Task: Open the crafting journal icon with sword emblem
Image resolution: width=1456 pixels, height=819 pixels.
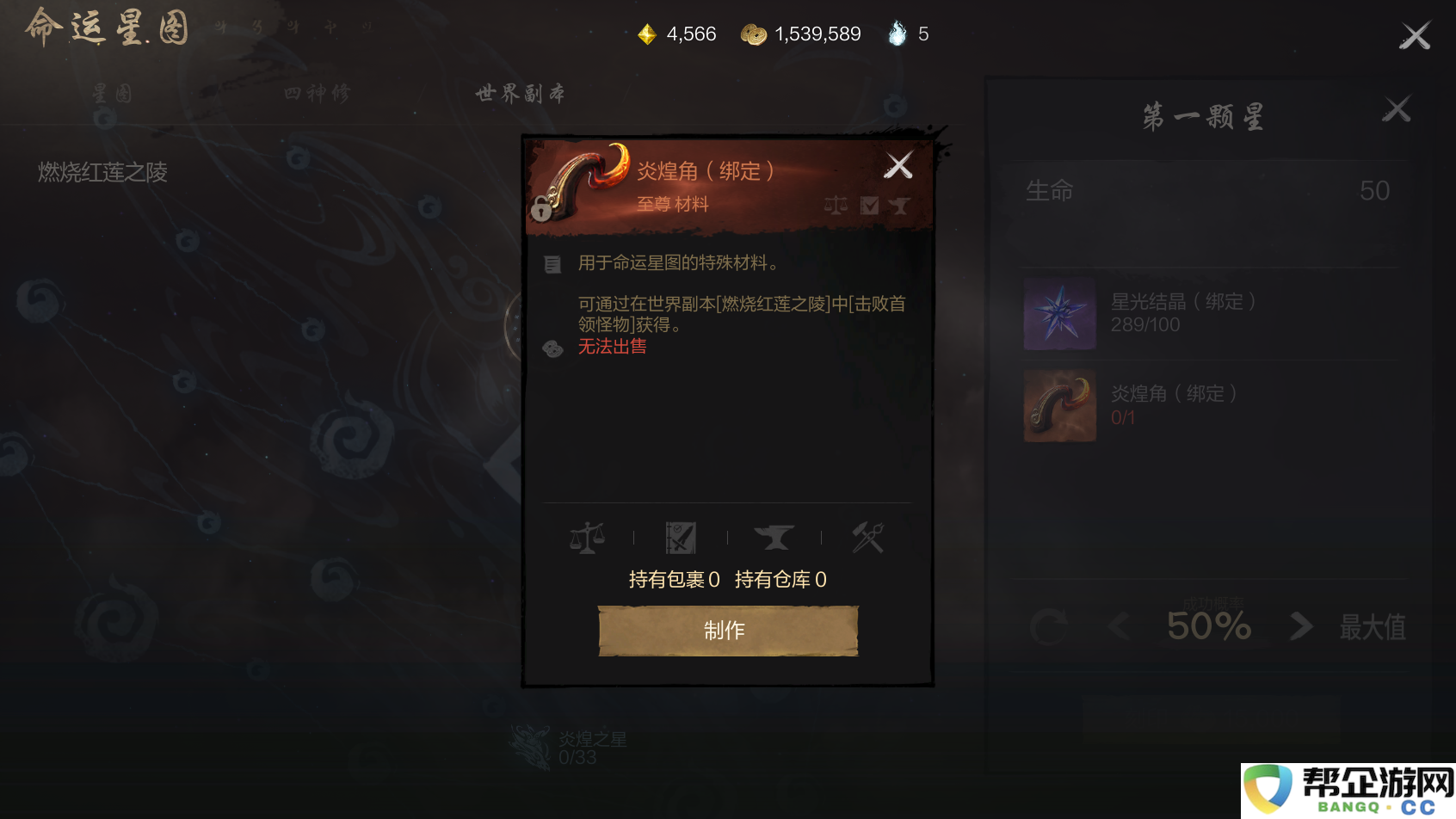Action: [681, 537]
